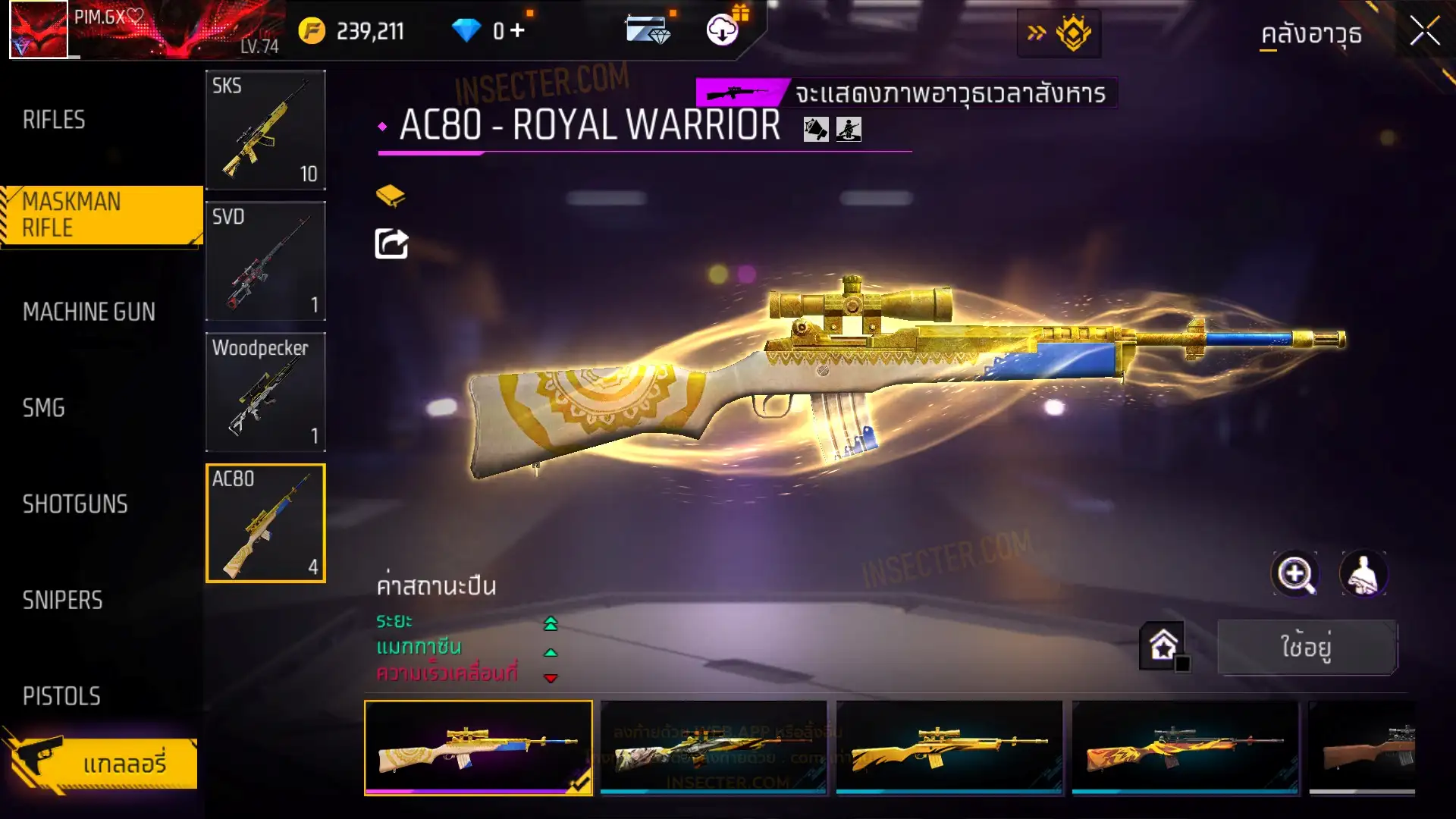Open the cloud download icon
The width and height of the screenshot is (1456, 819).
723,30
